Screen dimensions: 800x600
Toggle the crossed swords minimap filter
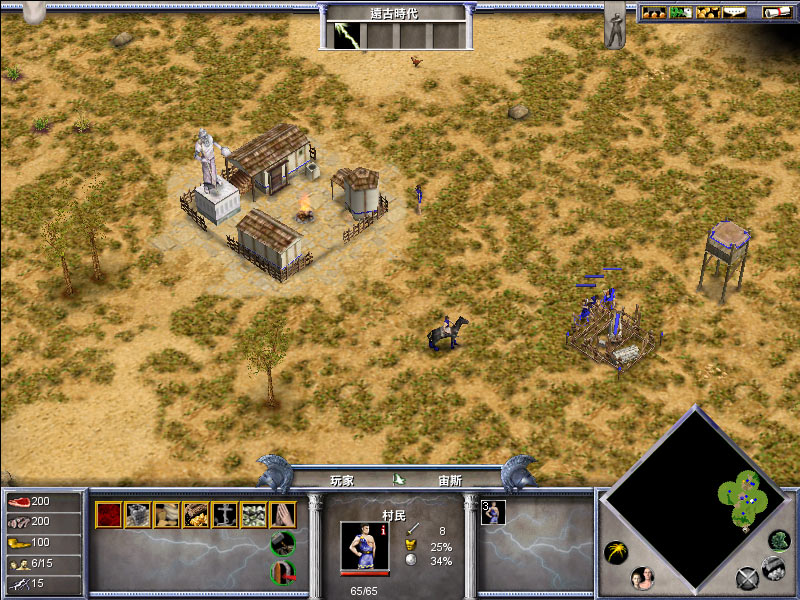(x=747, y=577)
